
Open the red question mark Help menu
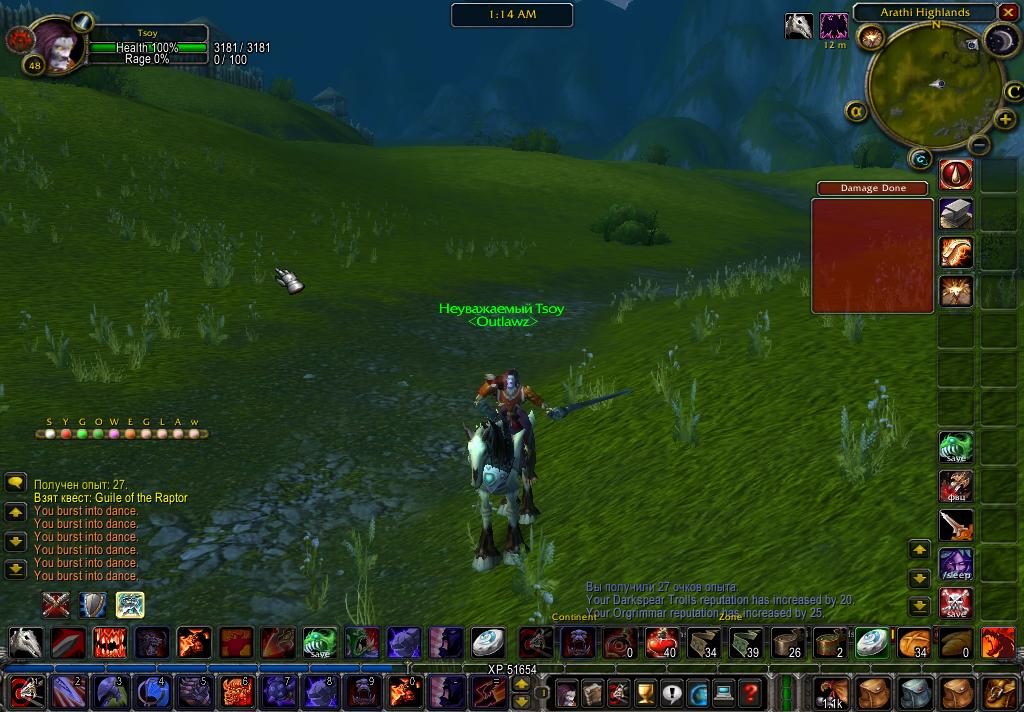tap(750, 692)
